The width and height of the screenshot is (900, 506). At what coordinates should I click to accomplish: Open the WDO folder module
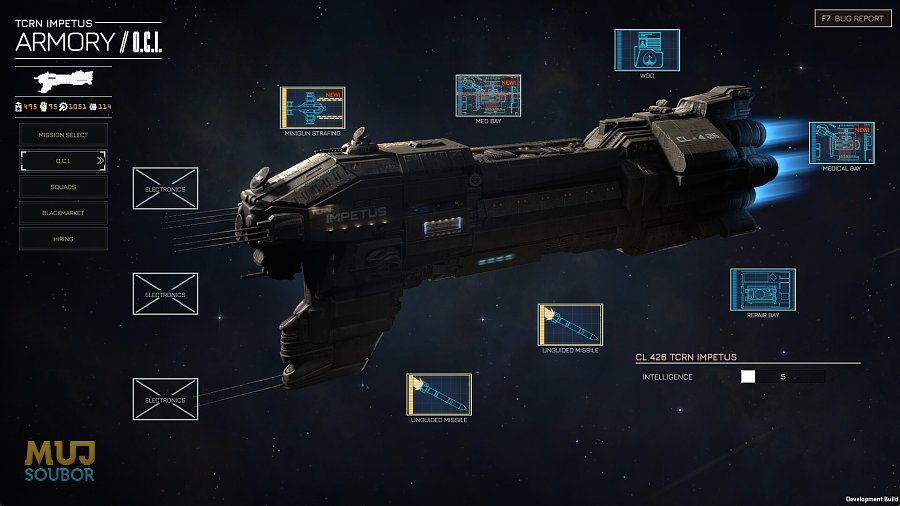point(646,49)
